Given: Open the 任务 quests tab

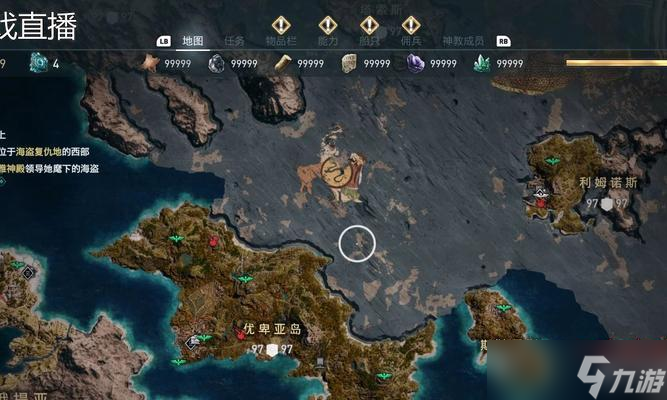Looking at the screenshot, I should click(x=235, y=41).
